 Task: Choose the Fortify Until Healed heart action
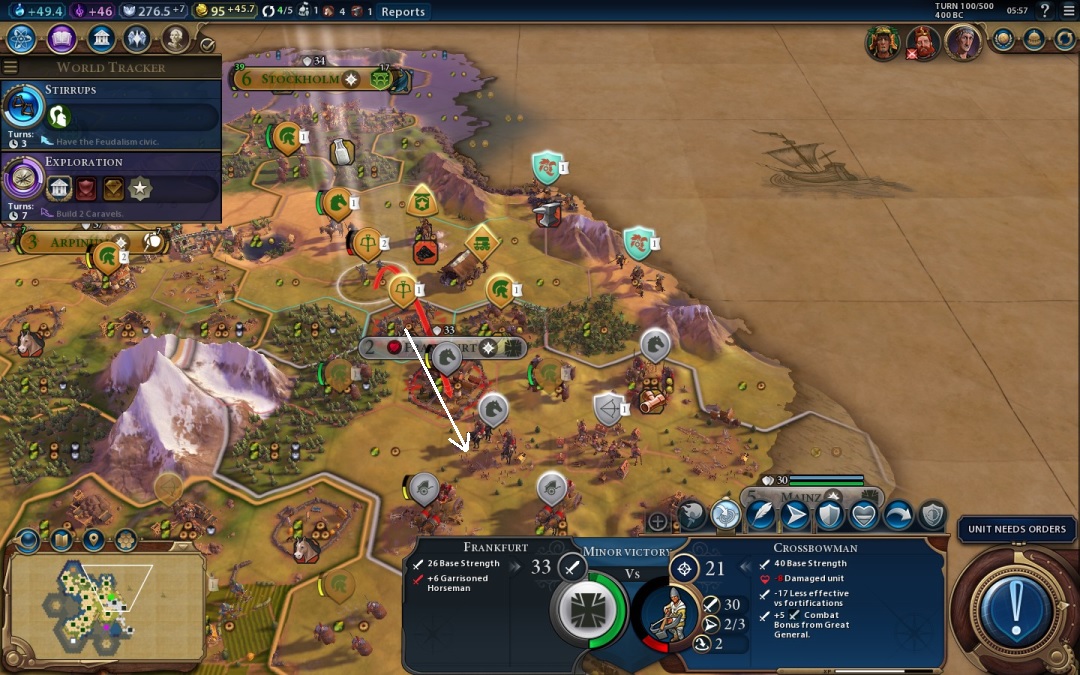click(864, 515)
